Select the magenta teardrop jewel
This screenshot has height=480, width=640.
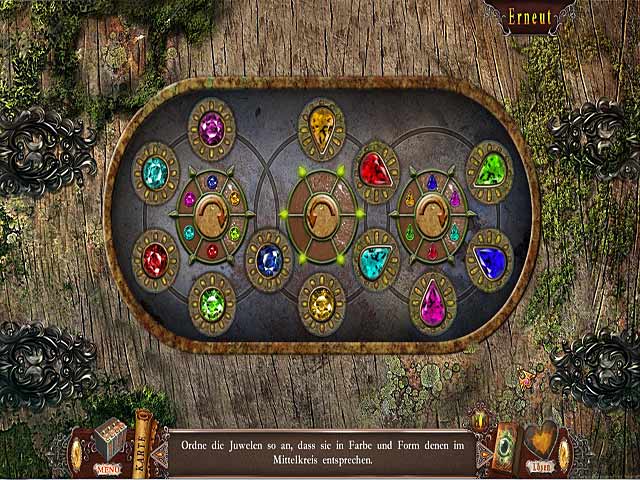tap(432, 302)
